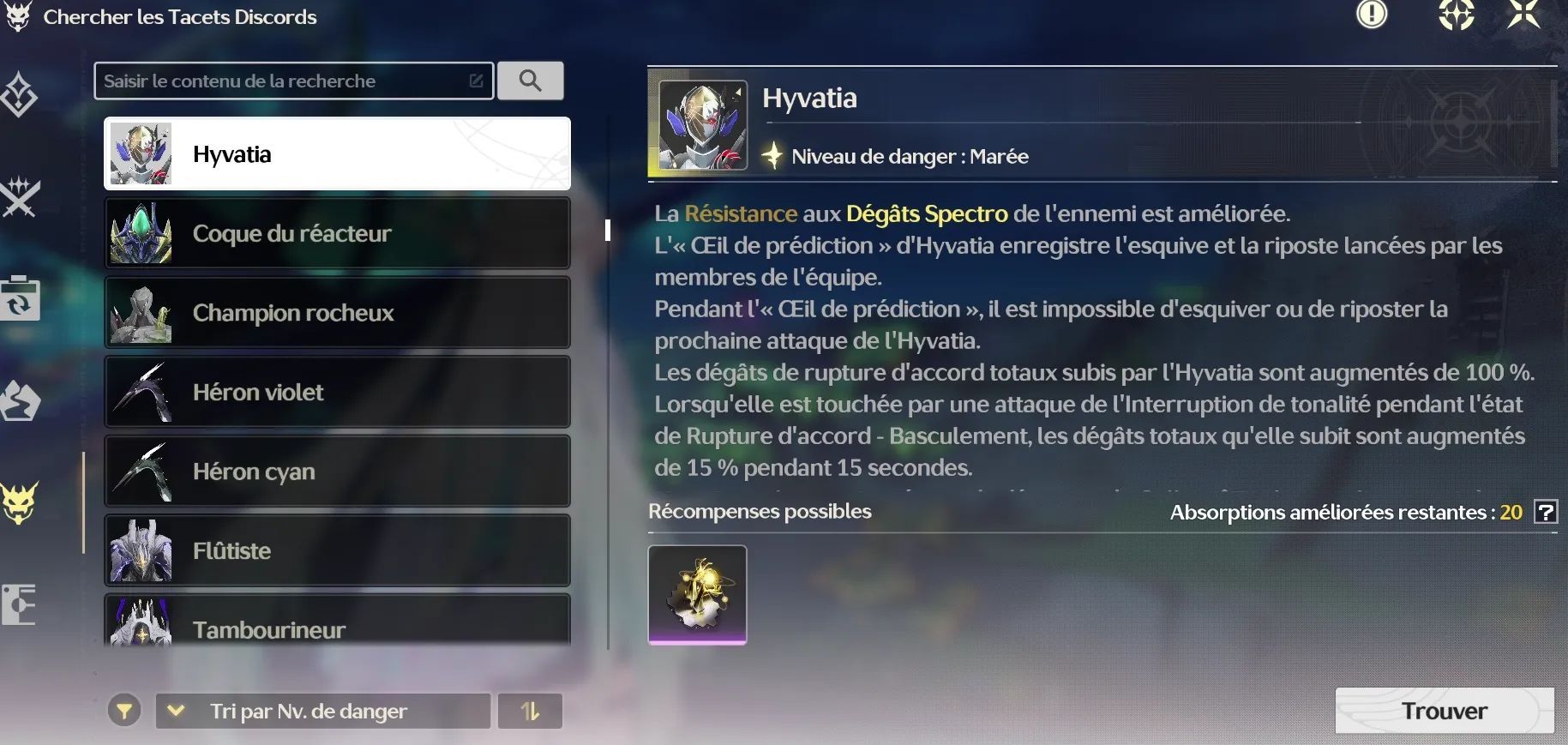The image size is (1568, 745).
Task: Choose the Tambourineur row
Action: (337, 624)
